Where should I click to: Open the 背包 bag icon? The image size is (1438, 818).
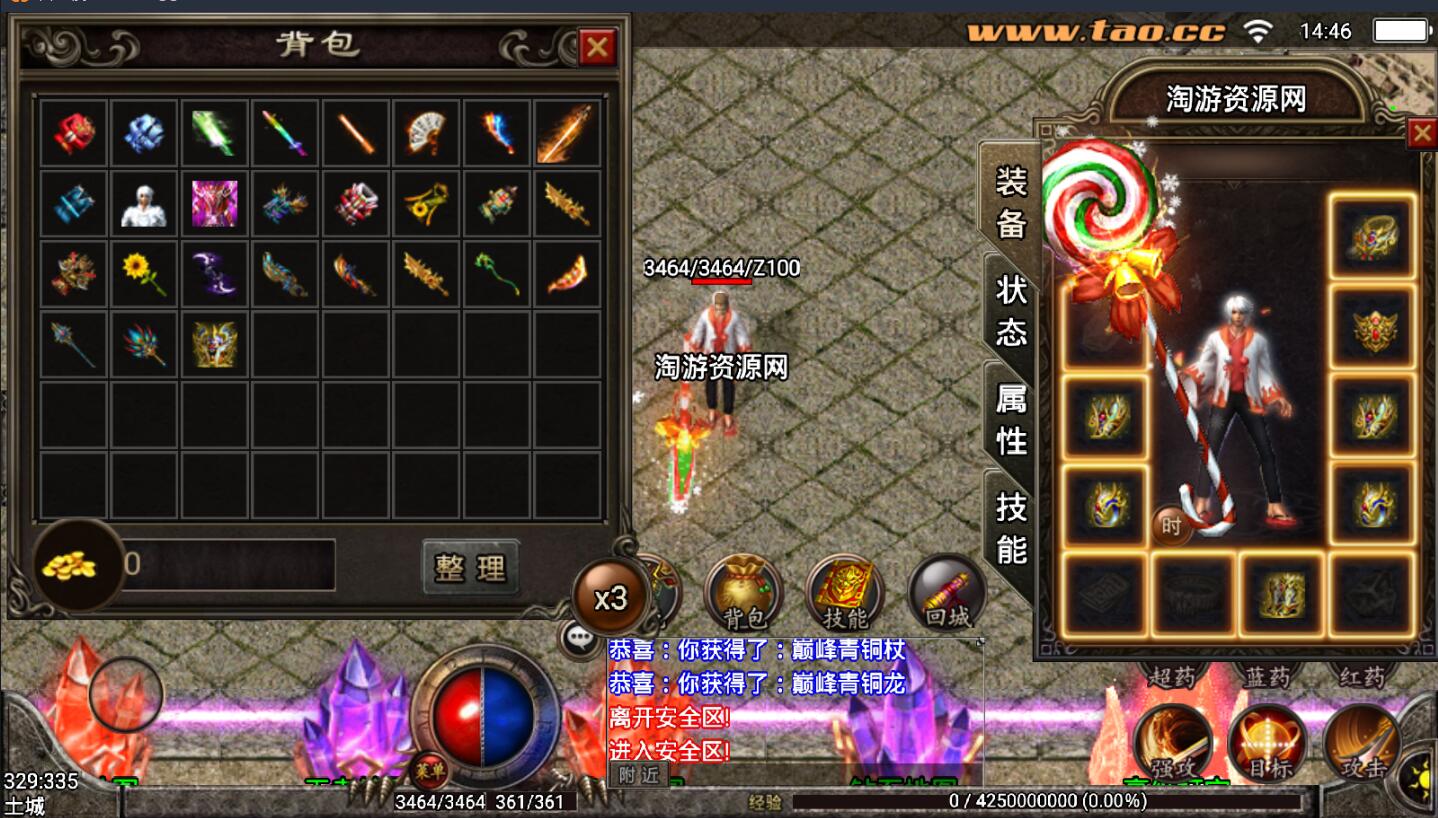(x=743, y=592)
